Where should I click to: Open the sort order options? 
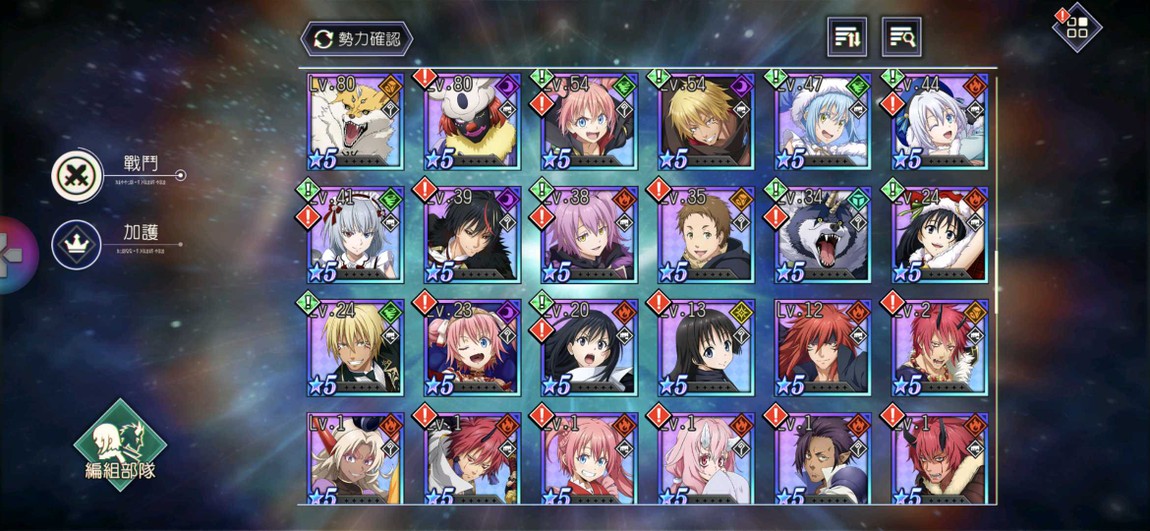(847, 38)
